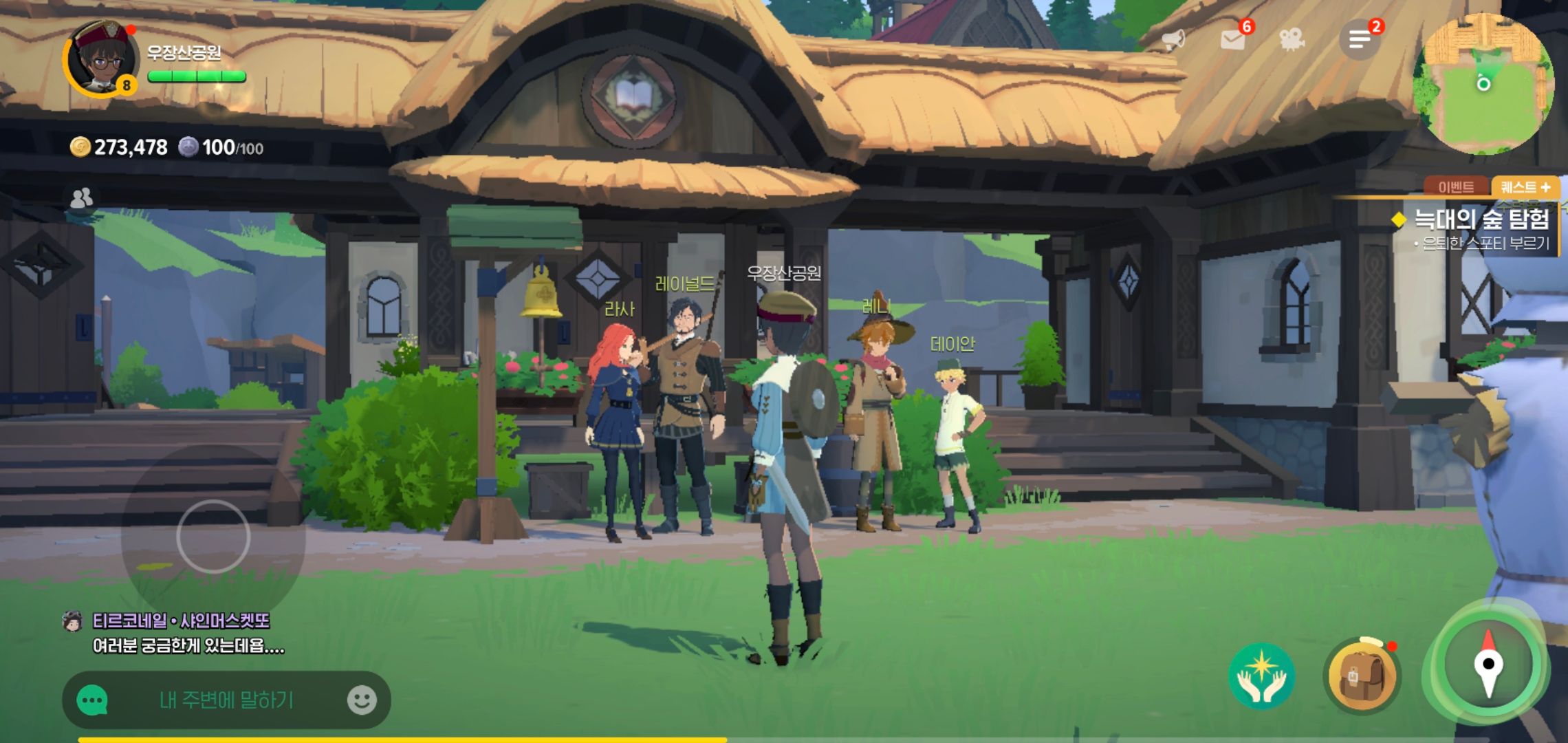
Task: Open the video camera recording icon
Action: click(x=1292, y=40)
